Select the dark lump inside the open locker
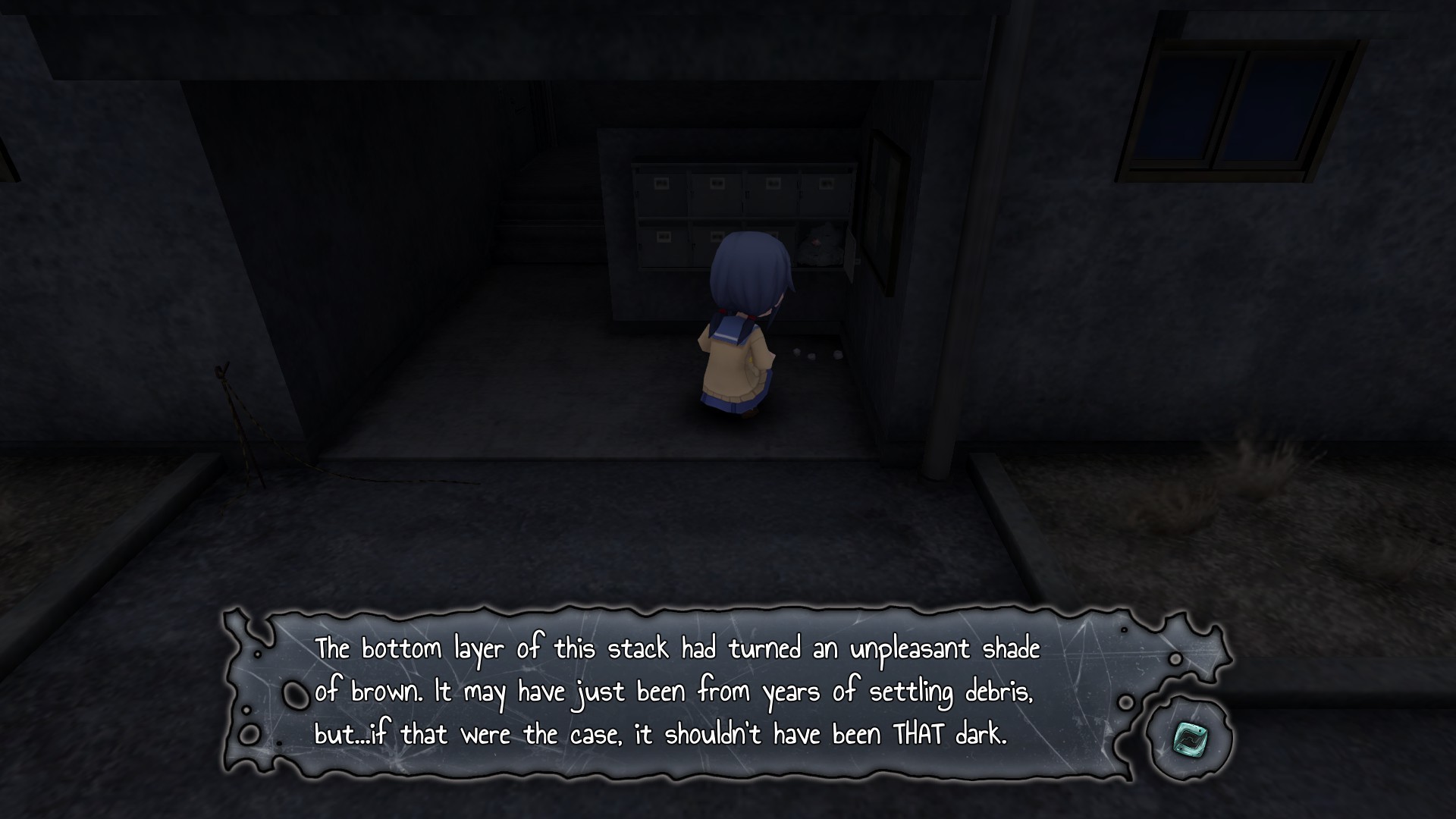1456x819 pixels. click(x=821, y=242)
